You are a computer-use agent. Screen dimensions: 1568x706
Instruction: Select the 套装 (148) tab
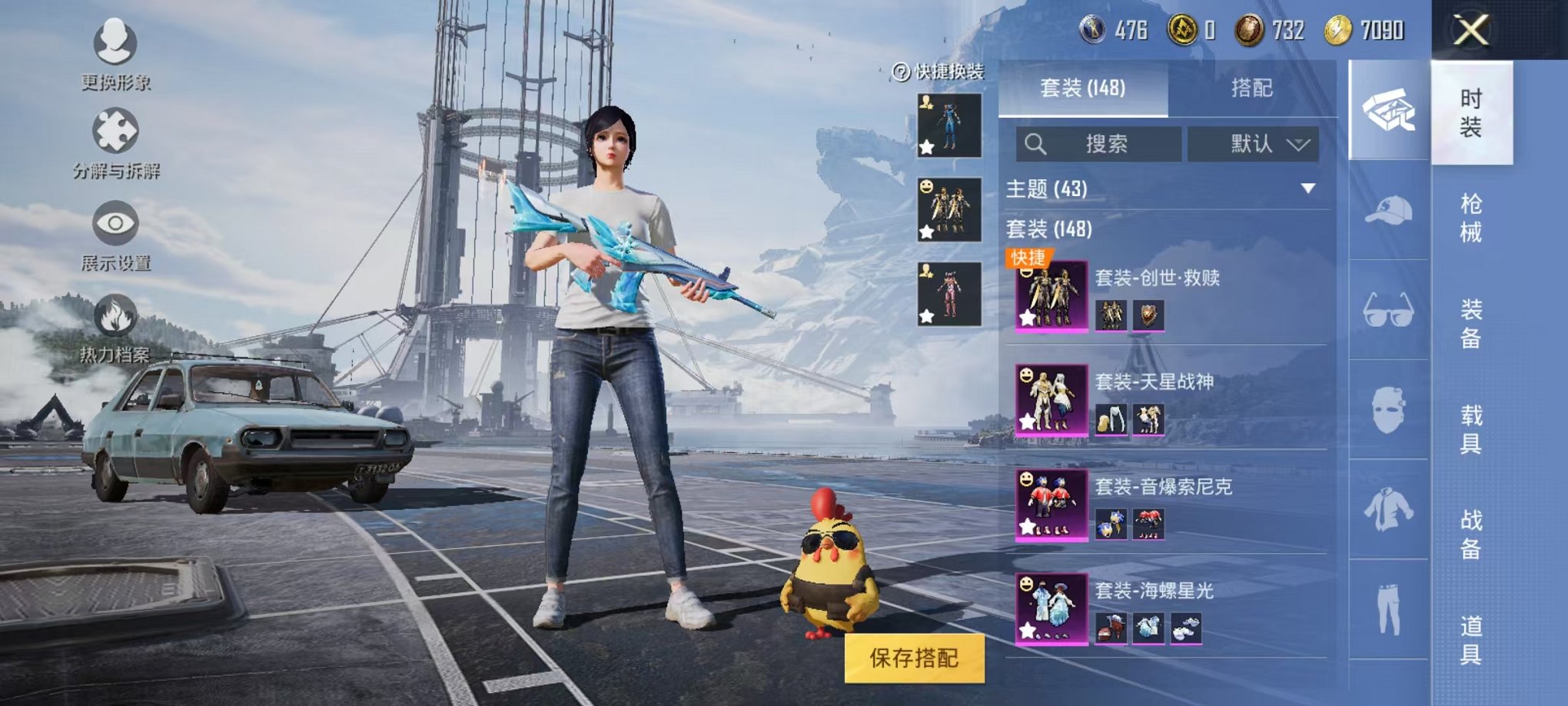[1082, 88]
